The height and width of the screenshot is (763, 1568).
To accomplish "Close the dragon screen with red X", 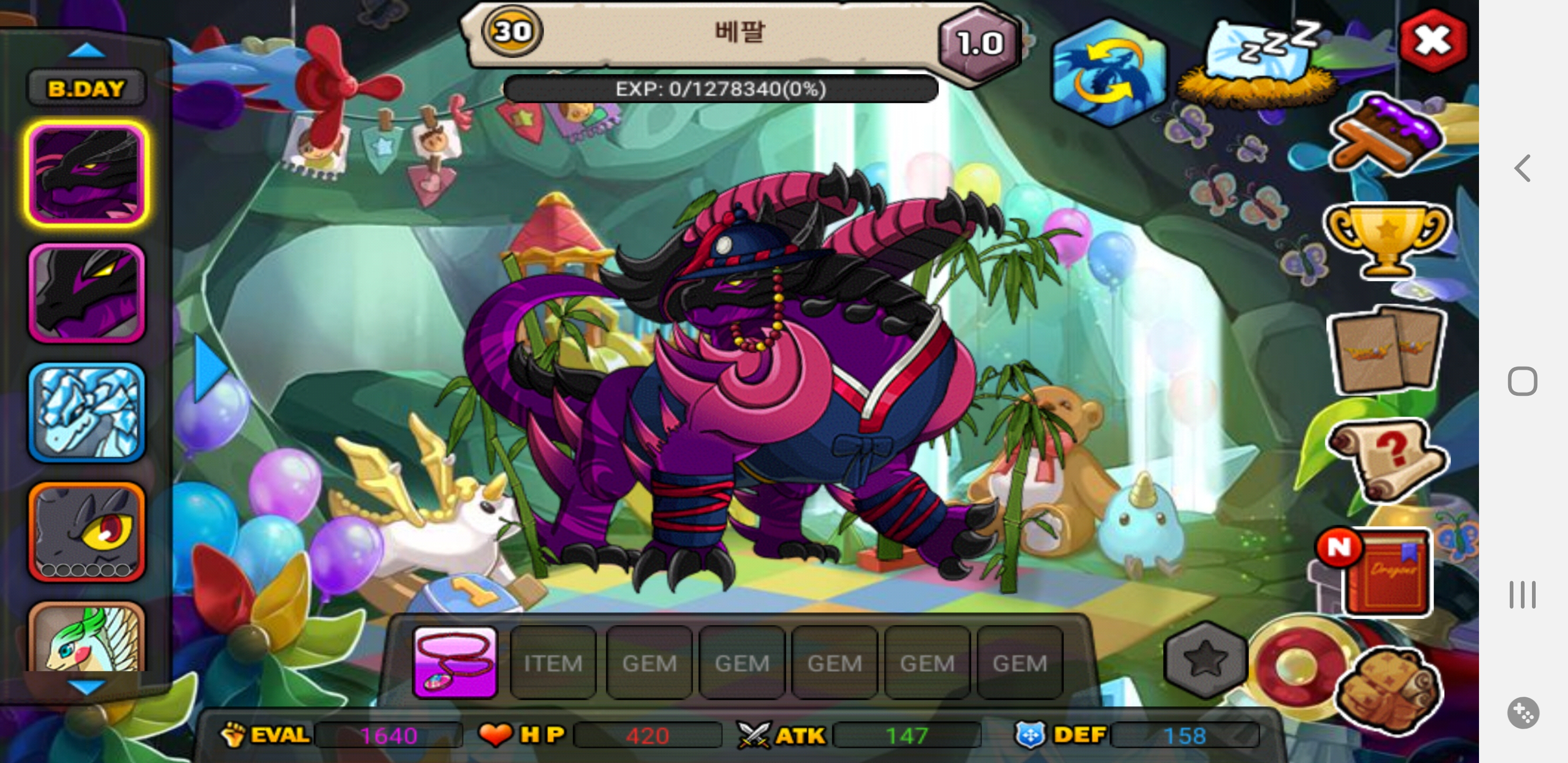I will click(x=1432, y=41).
